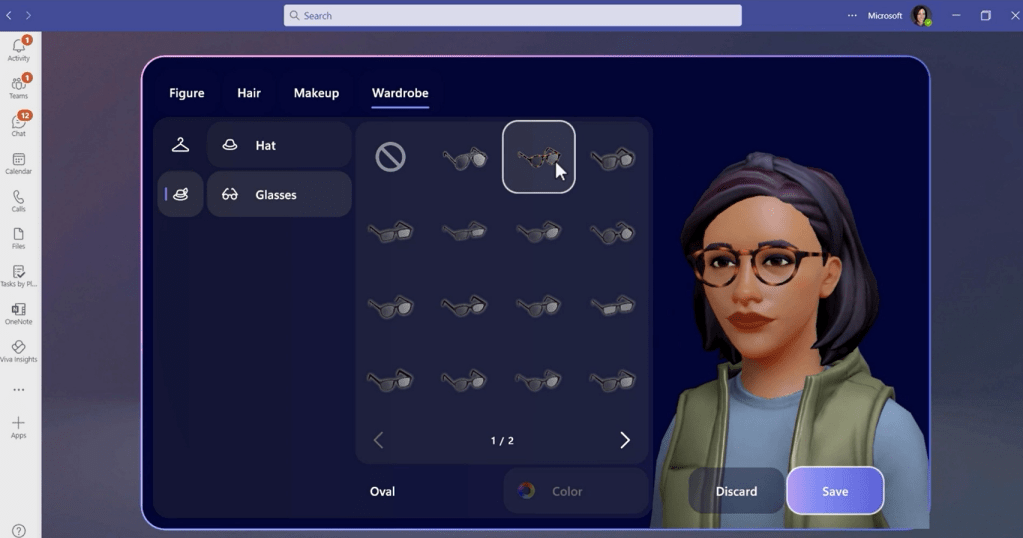
Task: Select the no-glasses option
Action: tap(390, 157)
